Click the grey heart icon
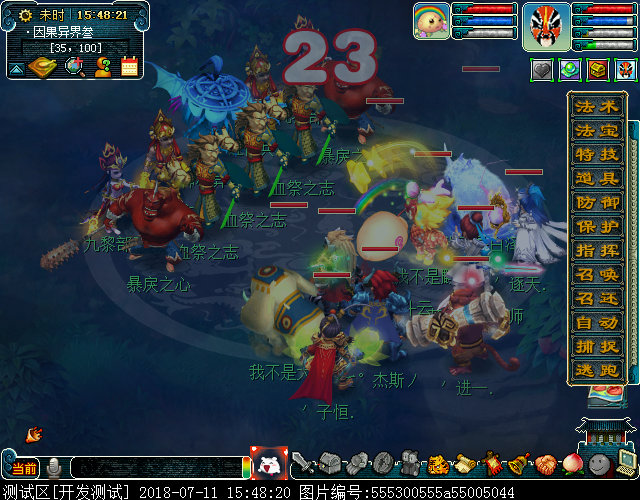The width and height of the screenshot is (640, 500). tap(542, 70)
